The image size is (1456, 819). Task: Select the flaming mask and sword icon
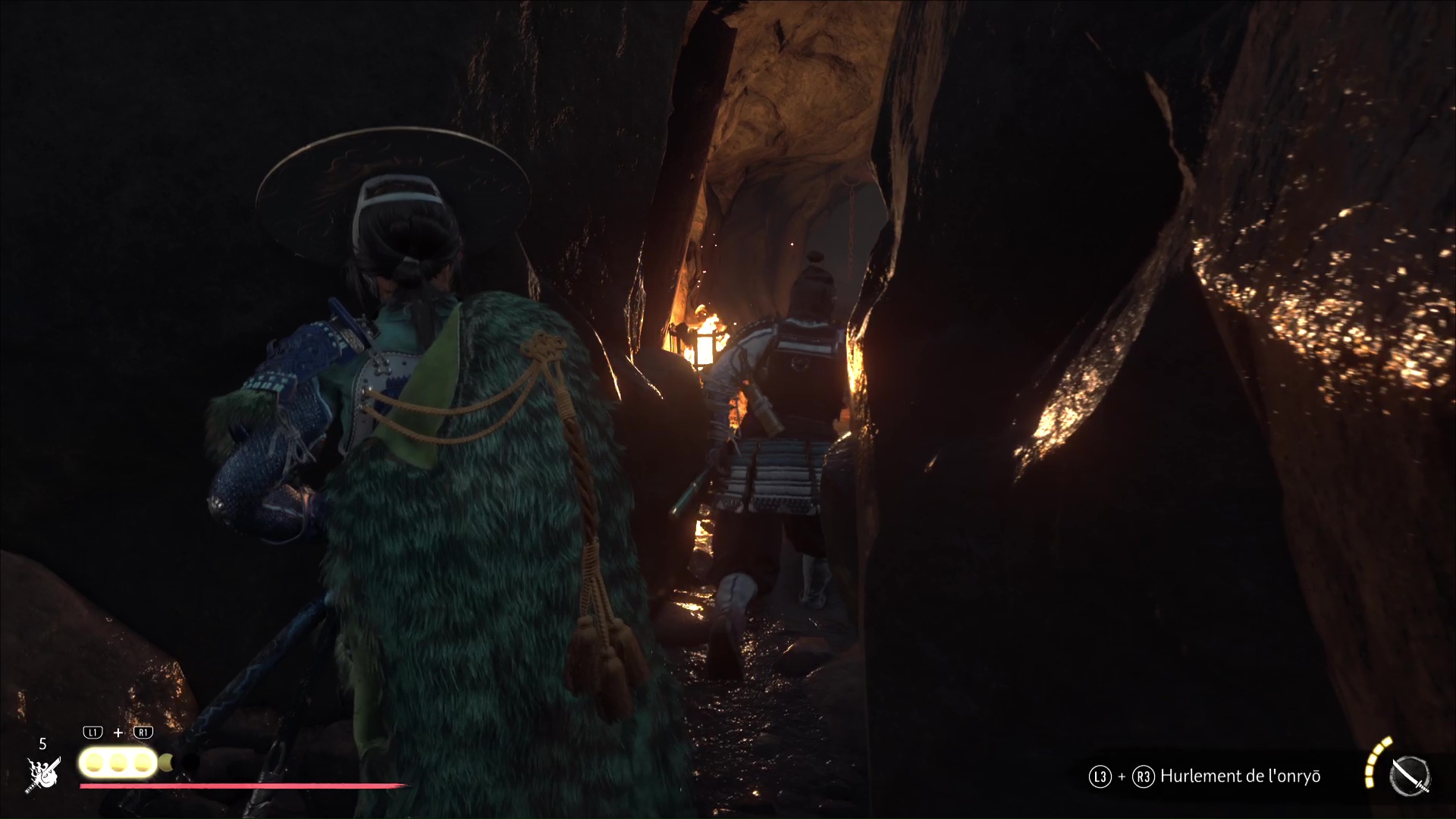click(43, 774)
